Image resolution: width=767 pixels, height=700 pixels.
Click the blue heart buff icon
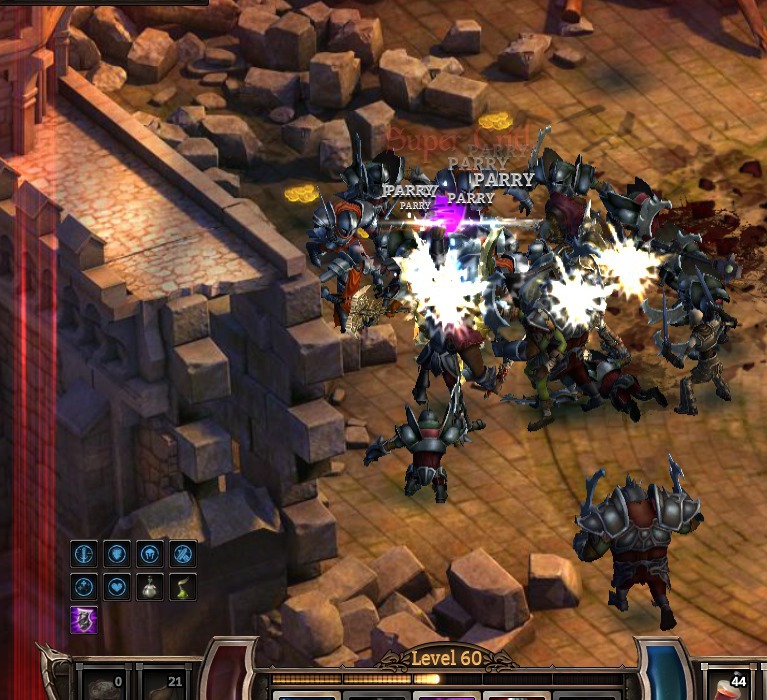[x=116, y=586]
